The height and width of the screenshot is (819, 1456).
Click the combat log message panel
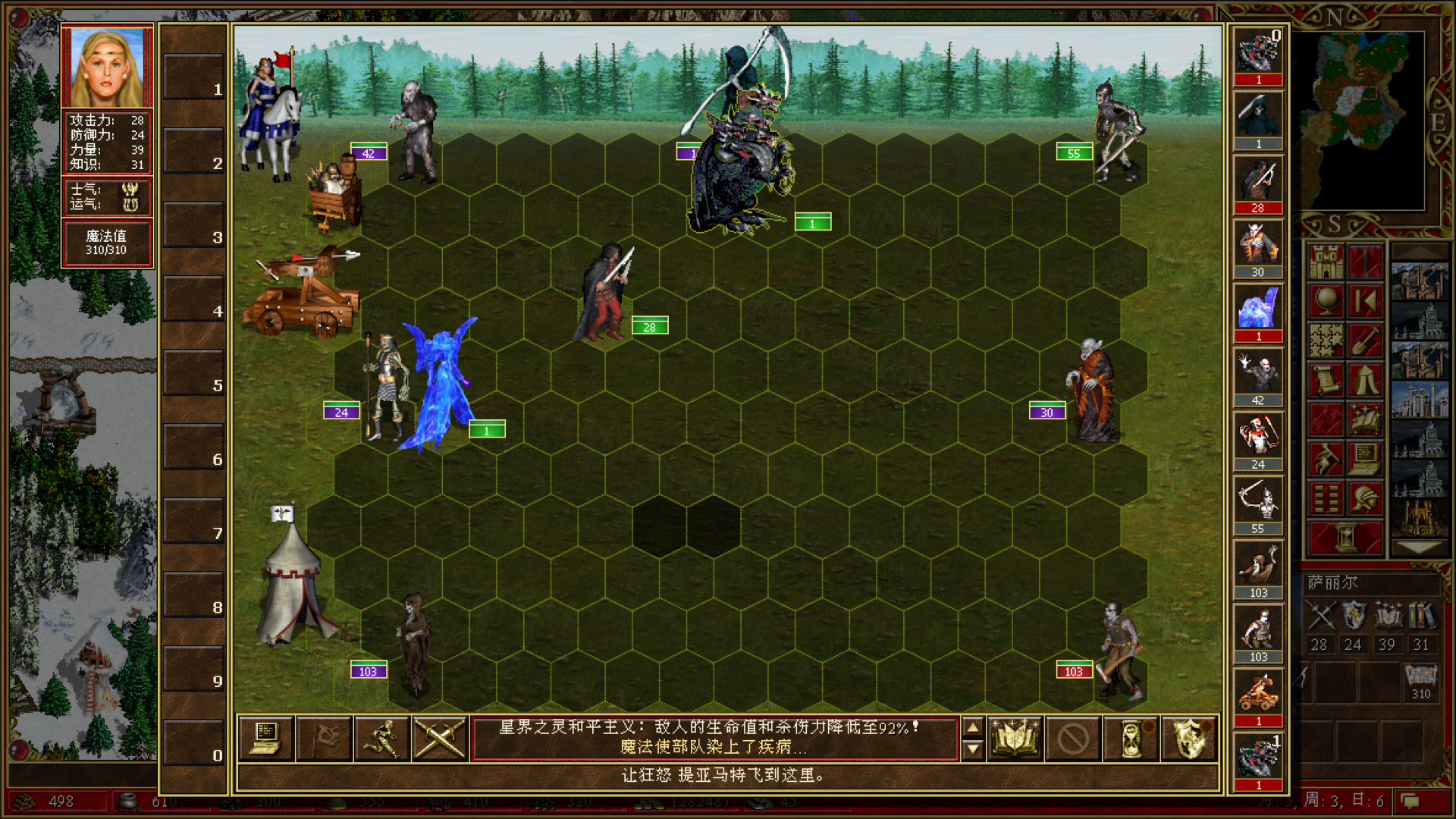(x=714, y=737)
